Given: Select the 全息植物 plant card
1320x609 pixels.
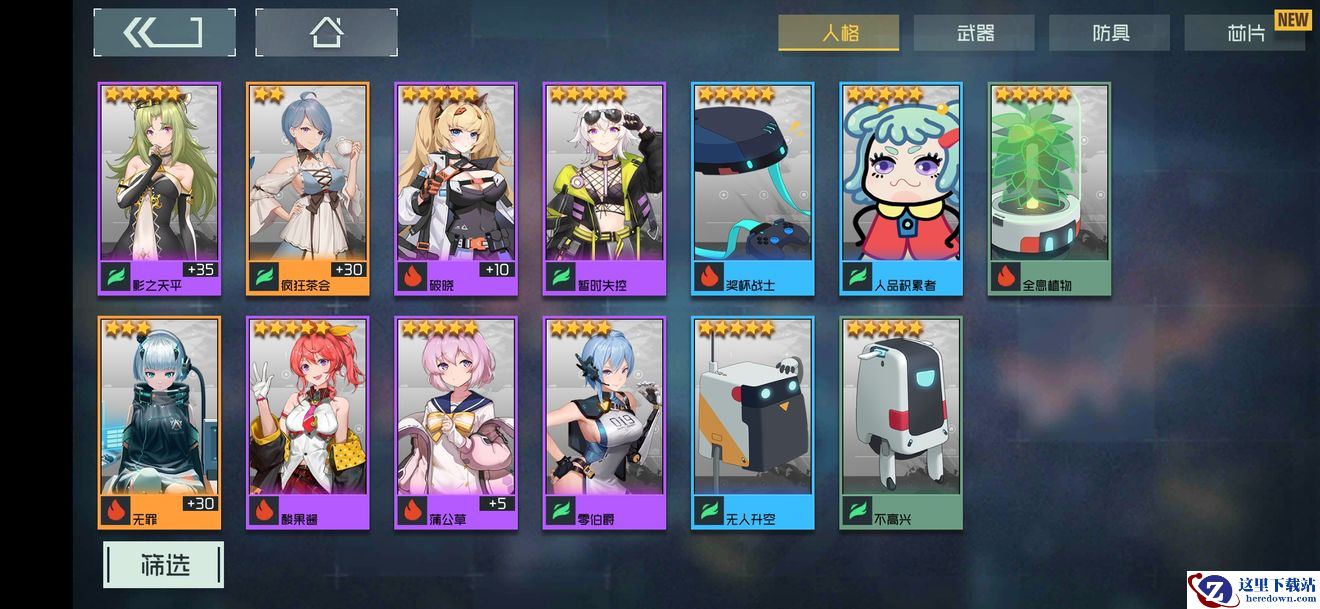Looking at the screenshot, I should pos(1049,188).
